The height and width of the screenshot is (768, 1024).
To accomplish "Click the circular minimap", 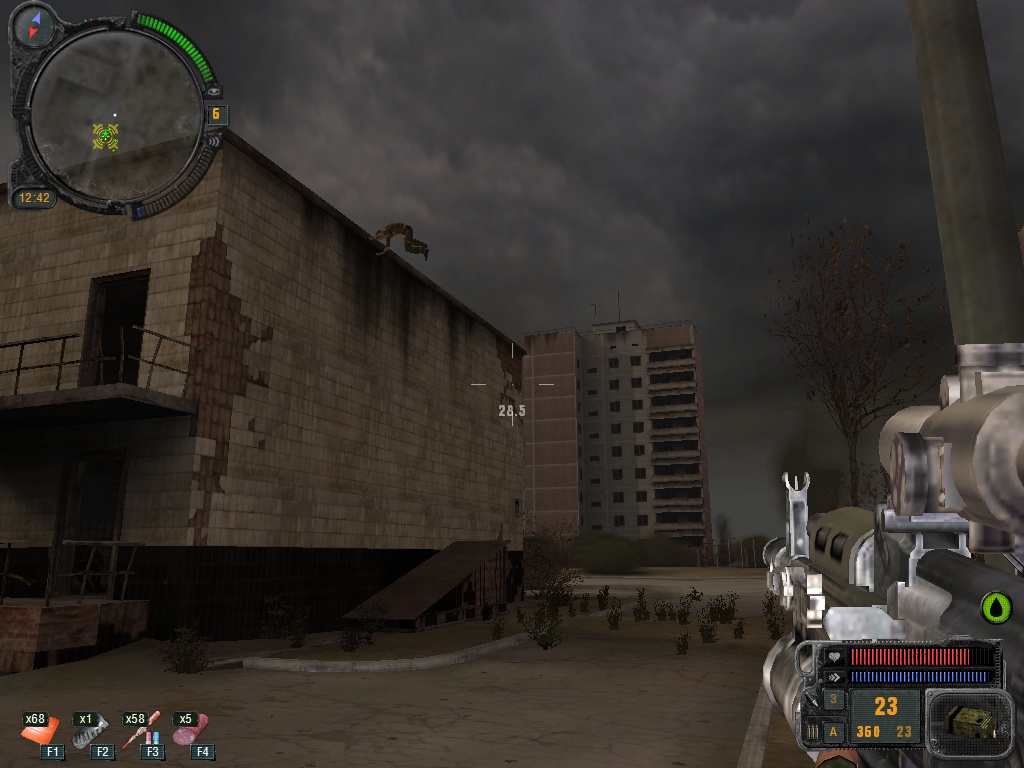I will (114, 112).
